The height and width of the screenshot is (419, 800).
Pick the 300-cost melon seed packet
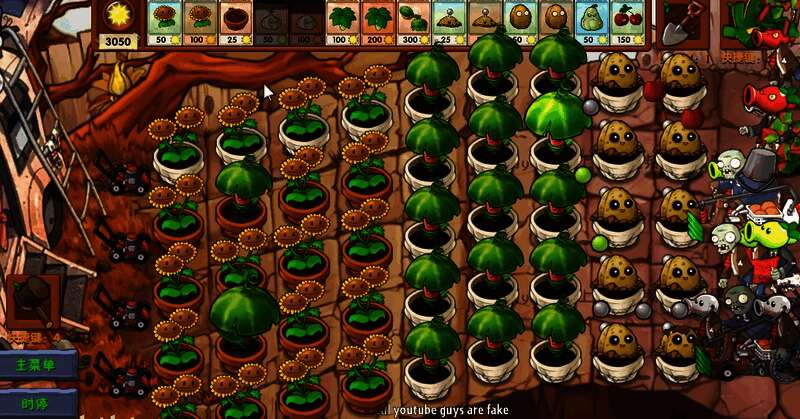413,23
